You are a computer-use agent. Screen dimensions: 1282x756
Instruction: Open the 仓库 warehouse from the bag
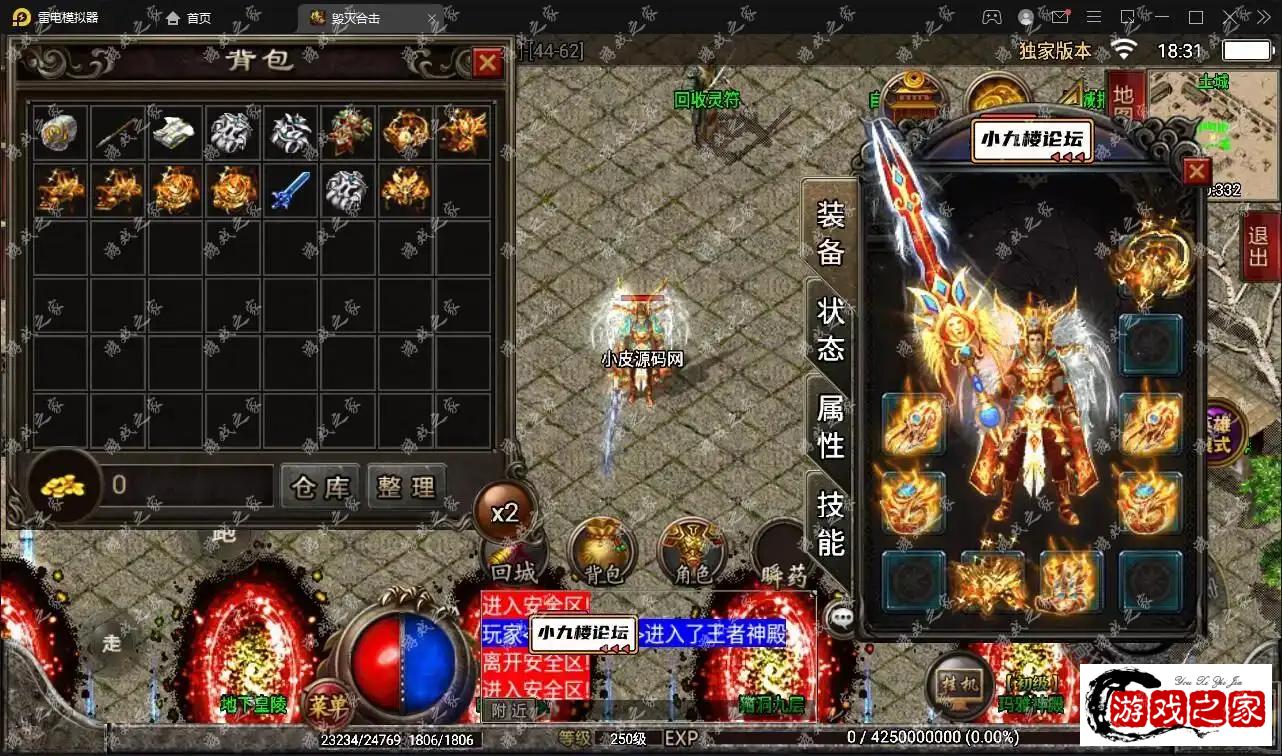coord(320,487)
